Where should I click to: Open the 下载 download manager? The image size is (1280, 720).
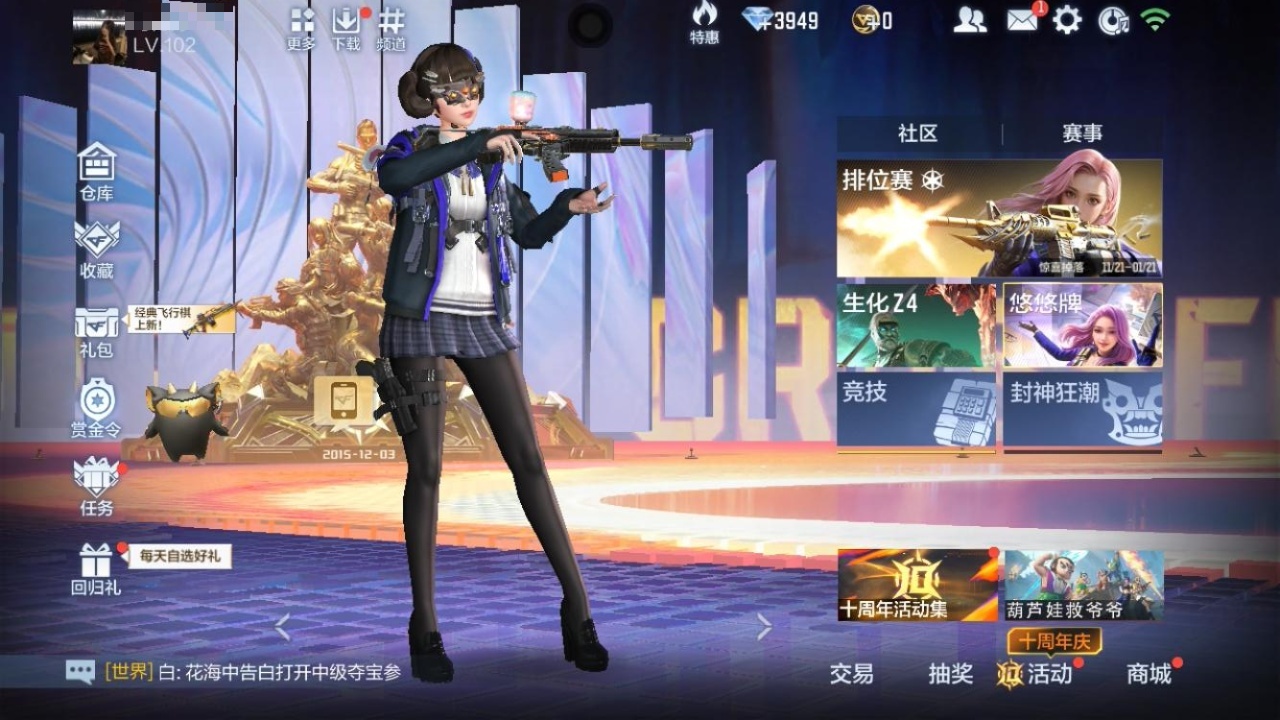coord(346,29)
